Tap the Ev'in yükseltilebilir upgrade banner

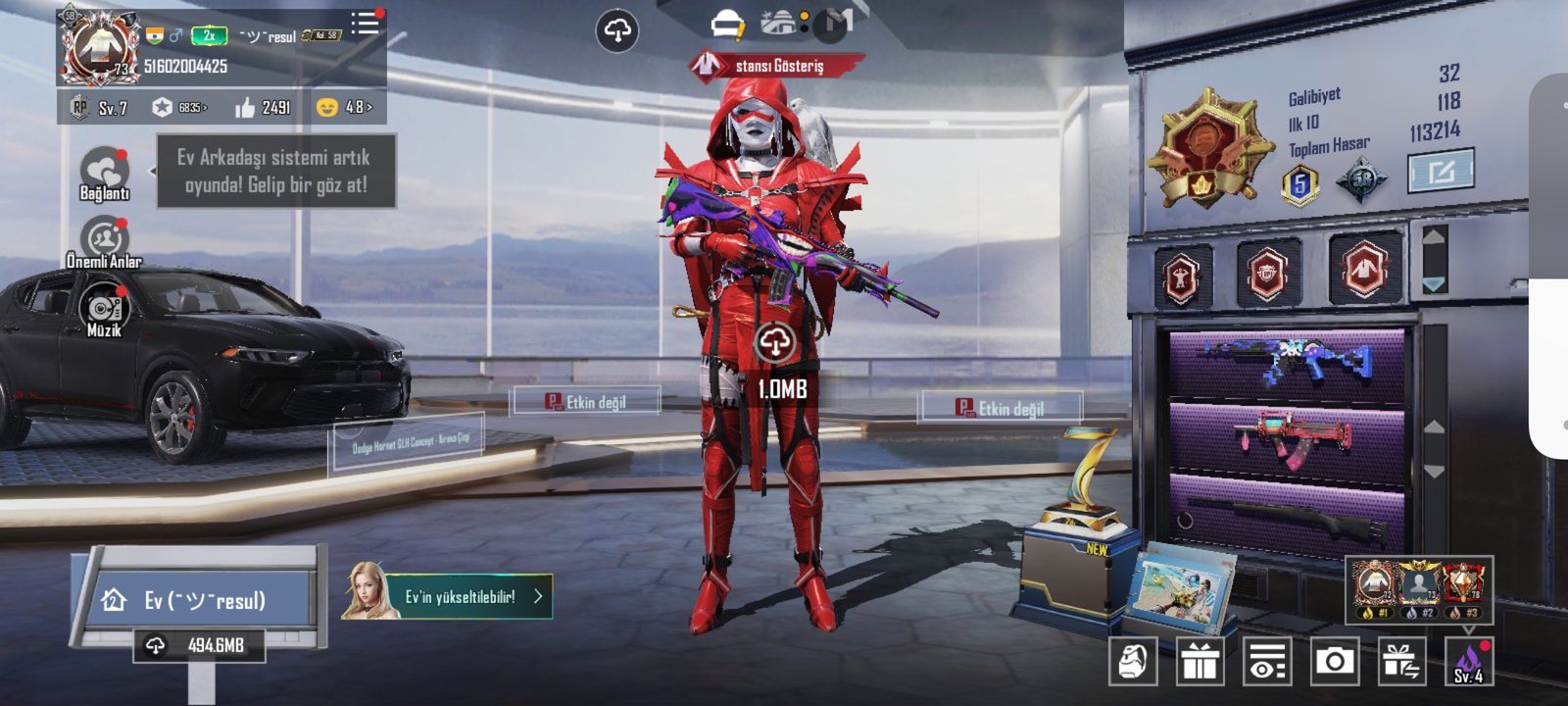pyautogui.click(x=461, y=596)
